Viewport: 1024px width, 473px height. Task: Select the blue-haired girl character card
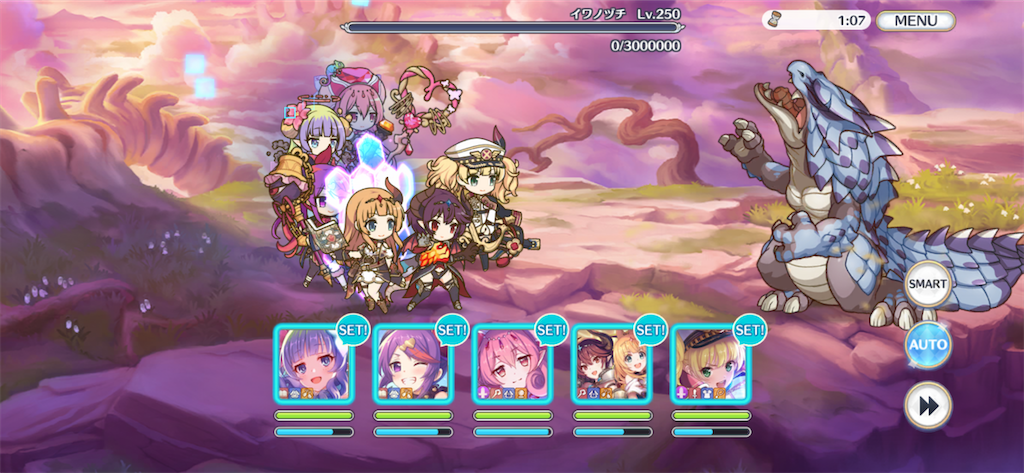[x=313, y=365]
